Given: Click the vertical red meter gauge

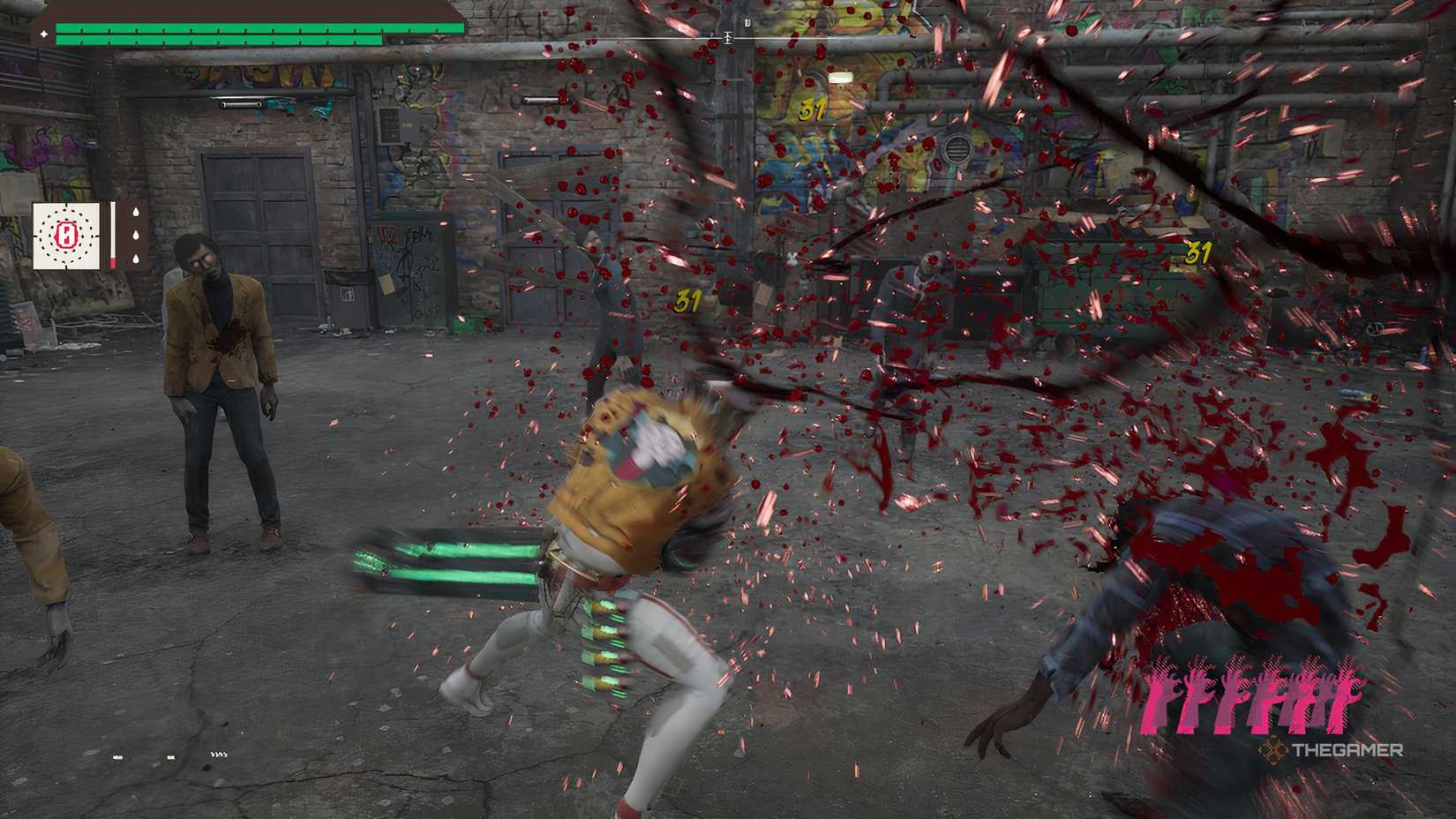Looking at the screenshot, I should [113, 232].
